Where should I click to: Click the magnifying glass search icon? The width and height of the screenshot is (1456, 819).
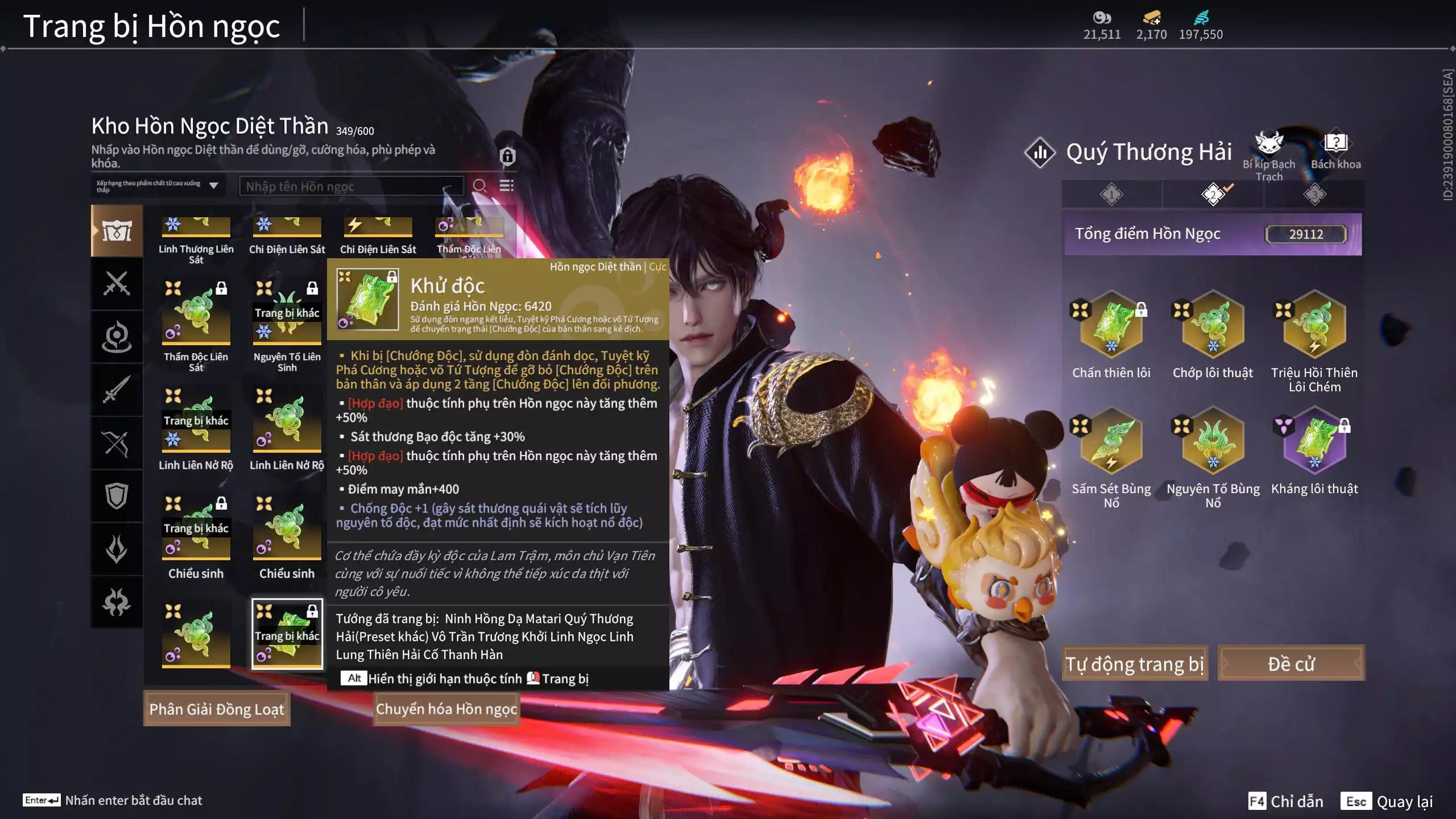tap(479, 186)
